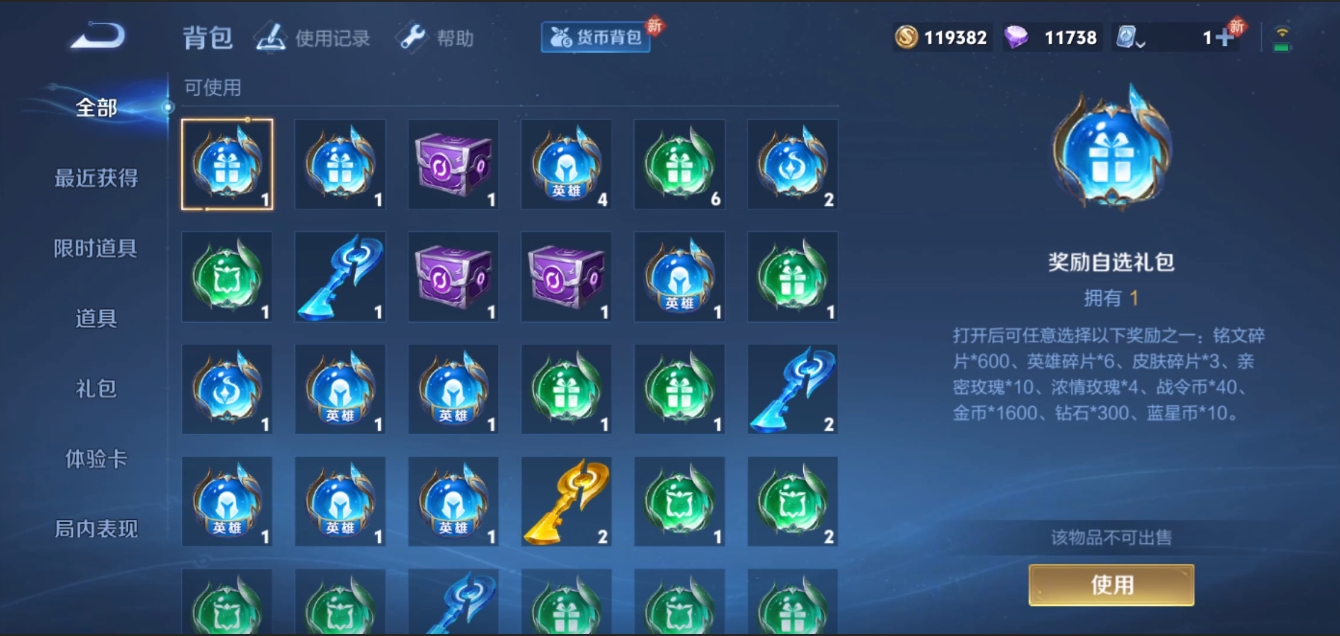Use the item with the 使用 button

tap(1111, 585)
